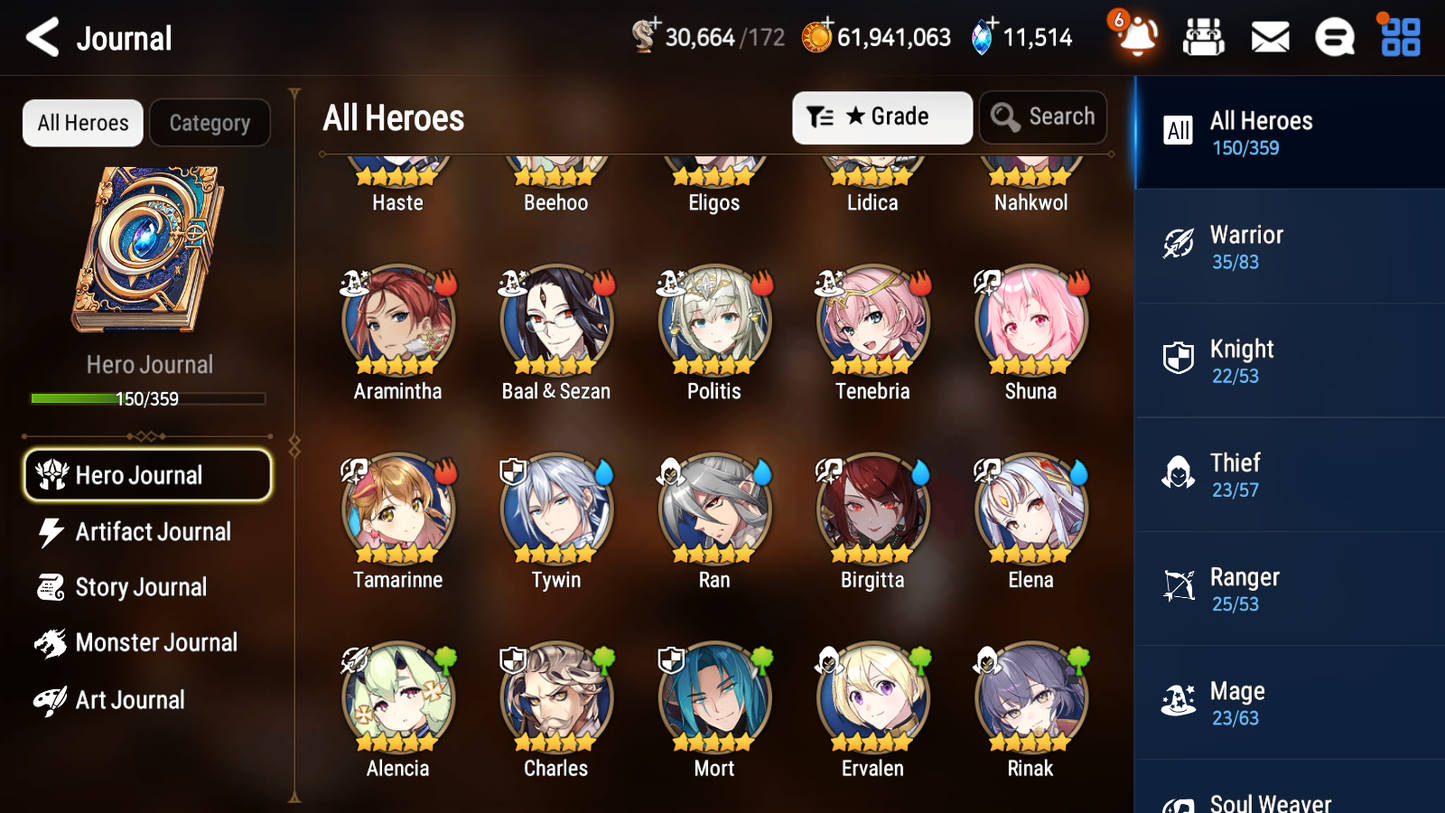1445x813 pixels.
Task: Open the main menu grid icon
Action: coord(1398,36)
